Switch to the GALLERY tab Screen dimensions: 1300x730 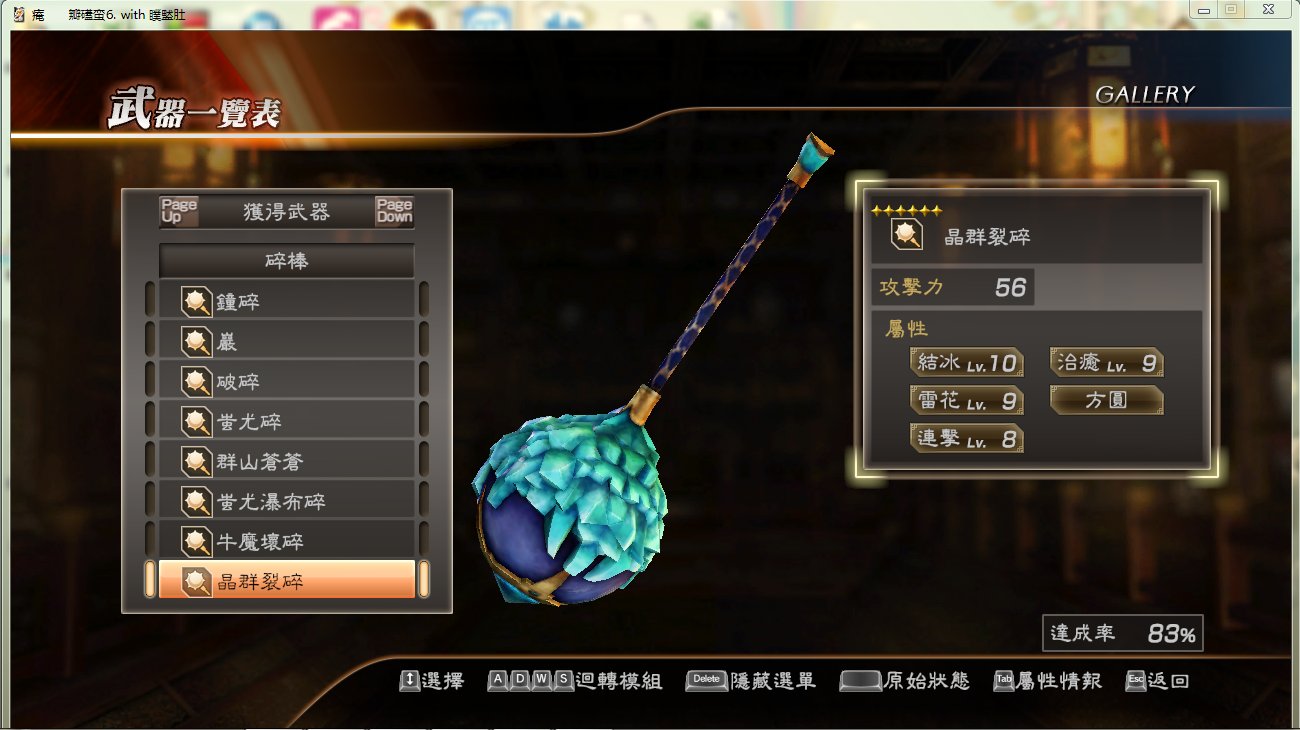pyautogui.click(x=1146, y=95)
